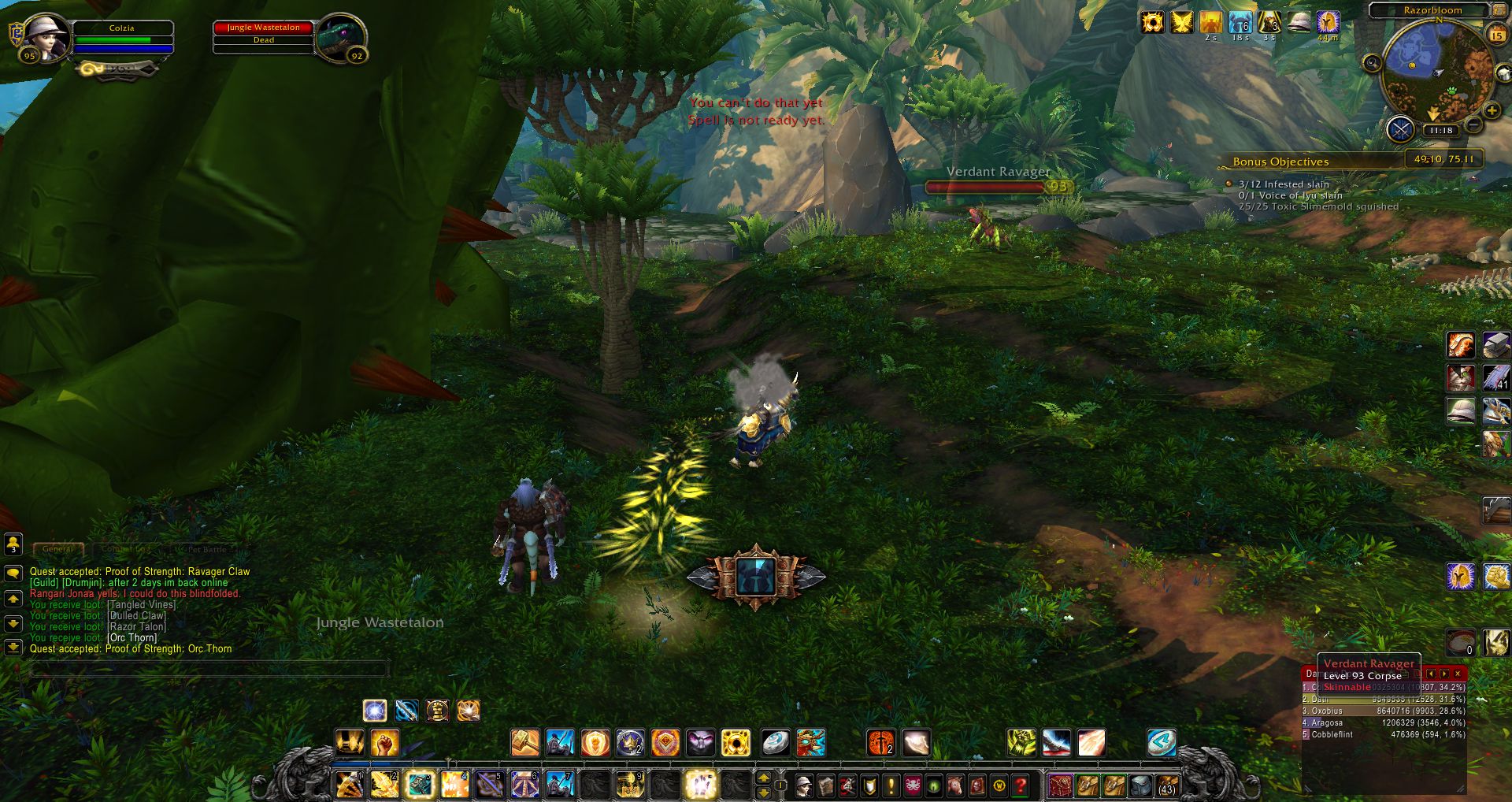Click the pith helmet buff icon
Viewport: 1512px width, 802px height.
[x=1299, y=22]
